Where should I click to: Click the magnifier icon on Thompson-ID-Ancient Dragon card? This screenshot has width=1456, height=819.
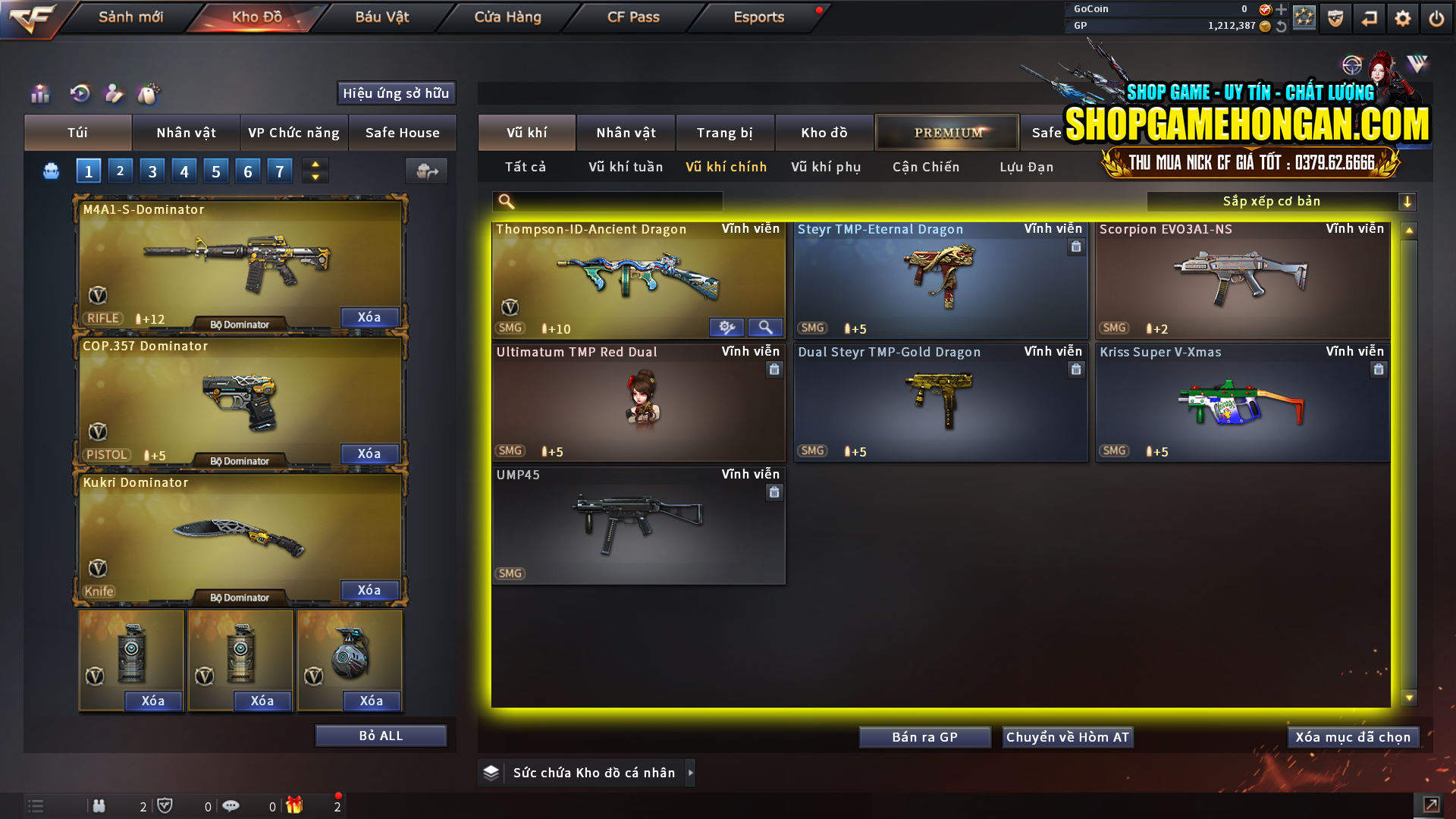tap(765, 327)
